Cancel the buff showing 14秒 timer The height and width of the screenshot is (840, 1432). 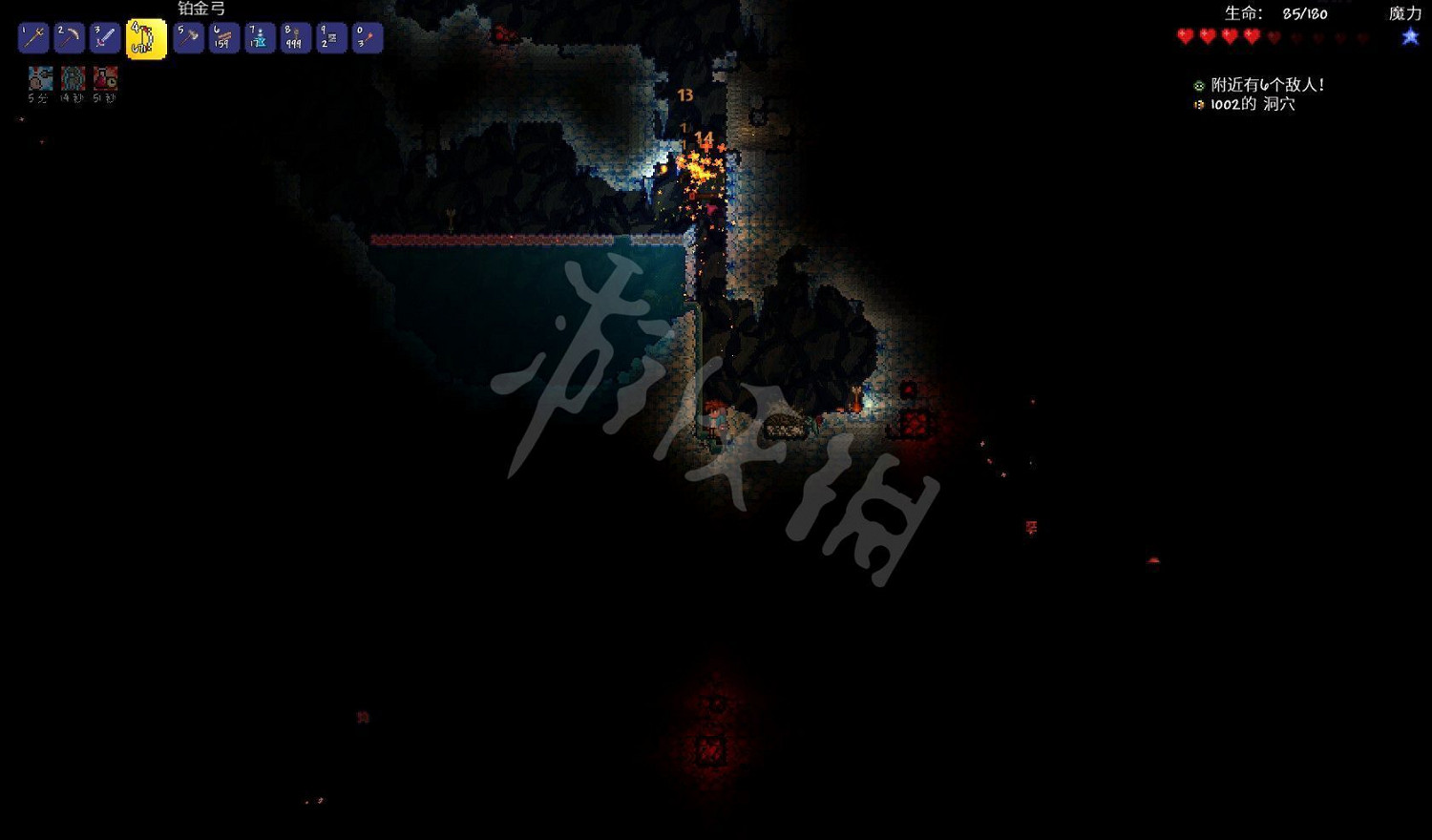[x=74, y=78]
